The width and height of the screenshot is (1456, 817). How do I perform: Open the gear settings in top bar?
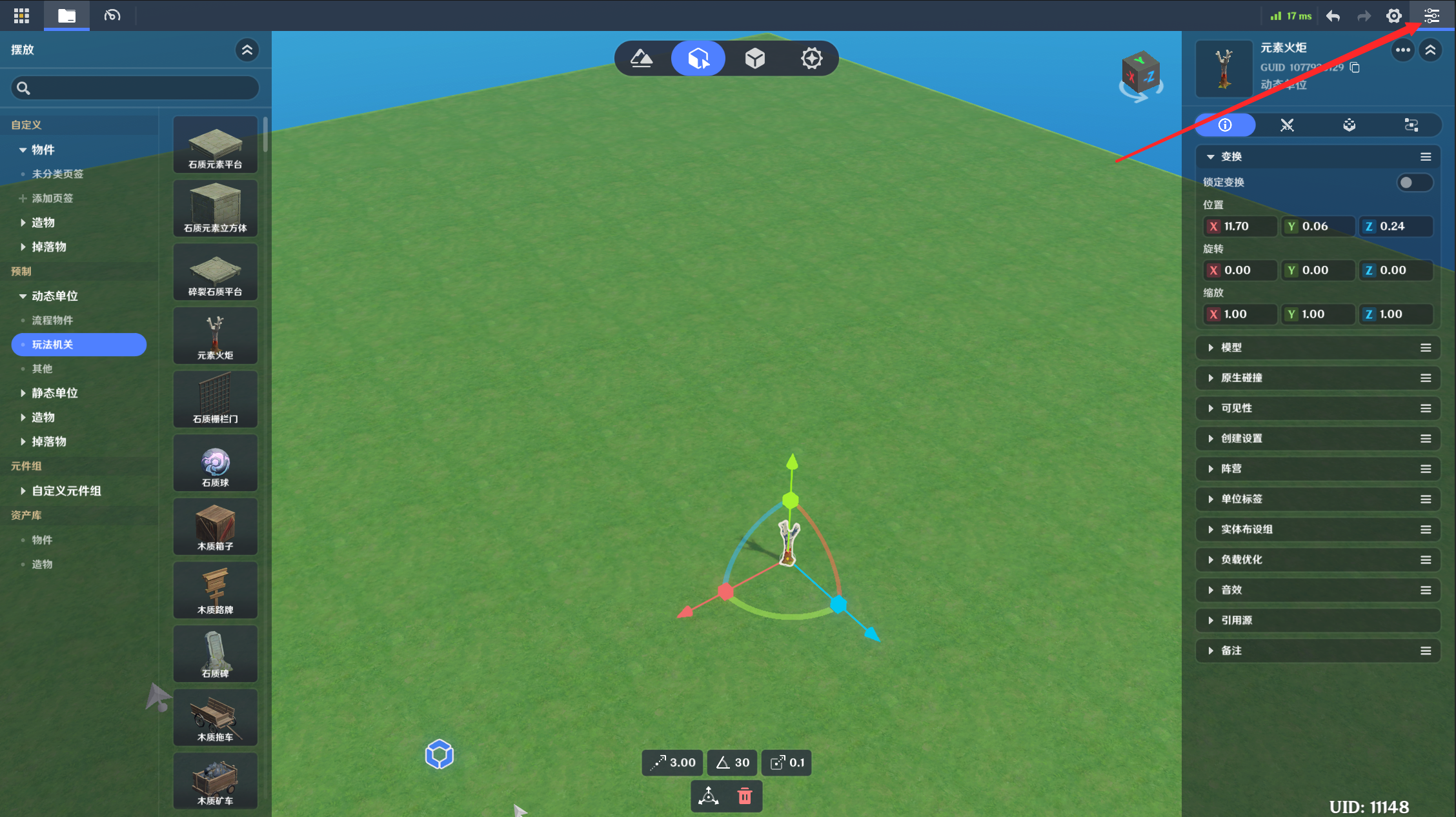tap(1394, 16)
